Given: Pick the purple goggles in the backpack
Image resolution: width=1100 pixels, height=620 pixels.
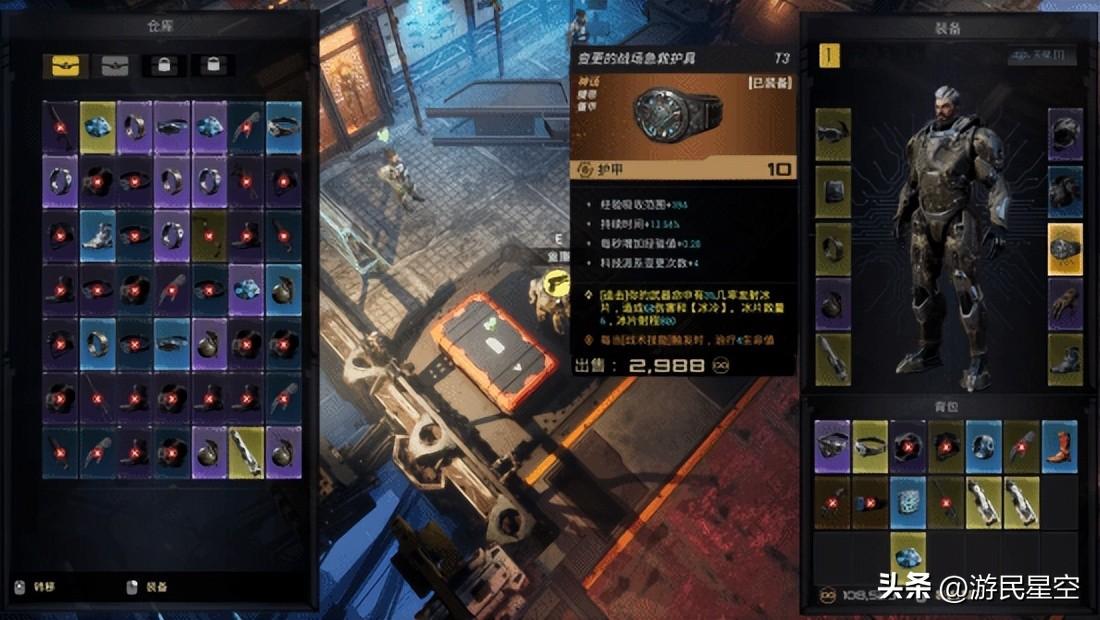Looking at the screenshot, I should 832,446.
